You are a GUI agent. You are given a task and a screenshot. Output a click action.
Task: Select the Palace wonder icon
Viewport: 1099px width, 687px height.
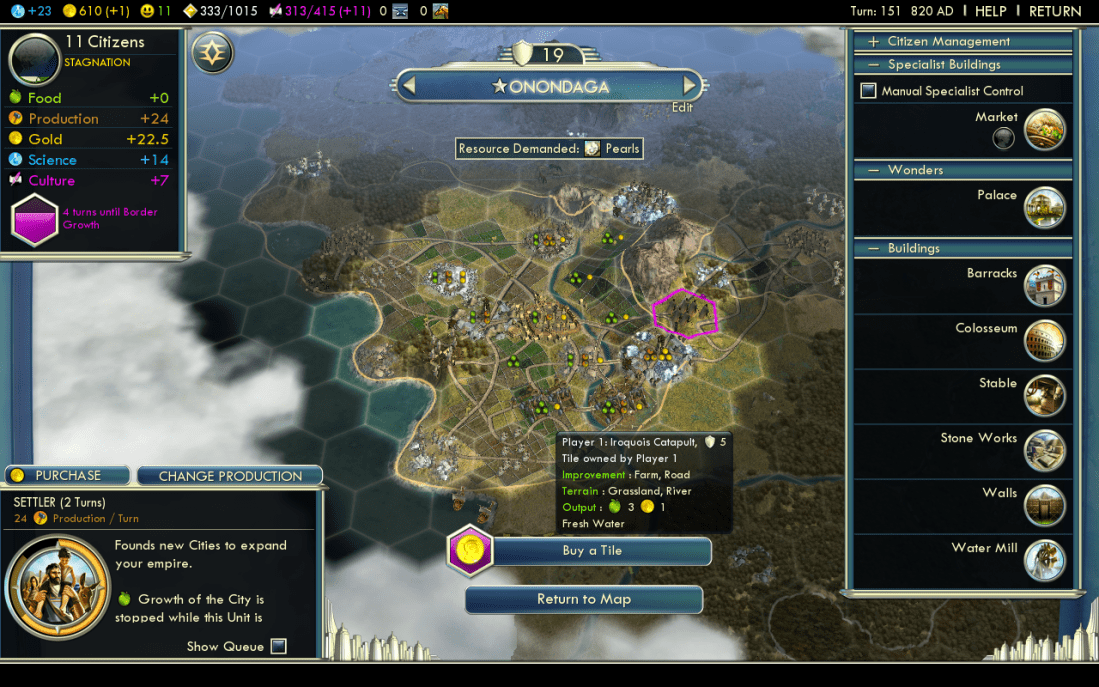tap(1045, 208)
